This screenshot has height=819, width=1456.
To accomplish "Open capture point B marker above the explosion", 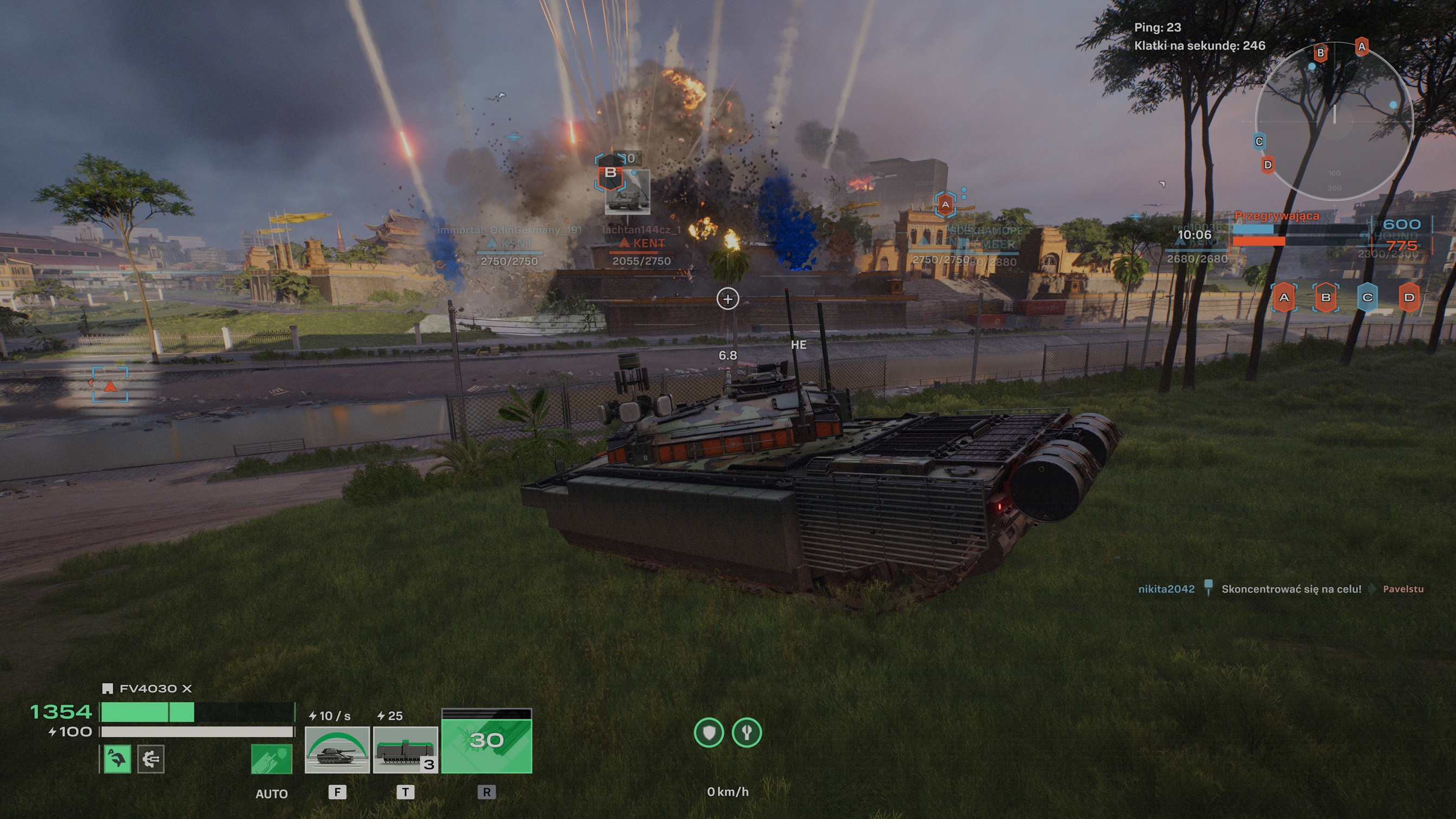I will click(609, 173).
